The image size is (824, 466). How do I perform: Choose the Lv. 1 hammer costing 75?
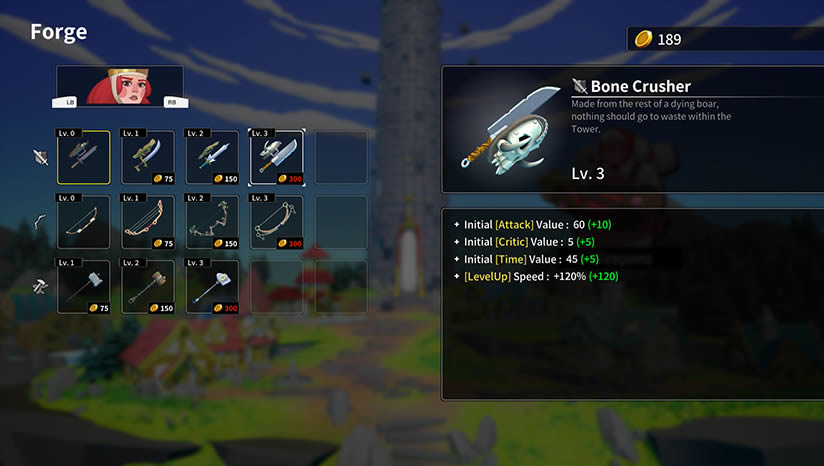point(84,287)
